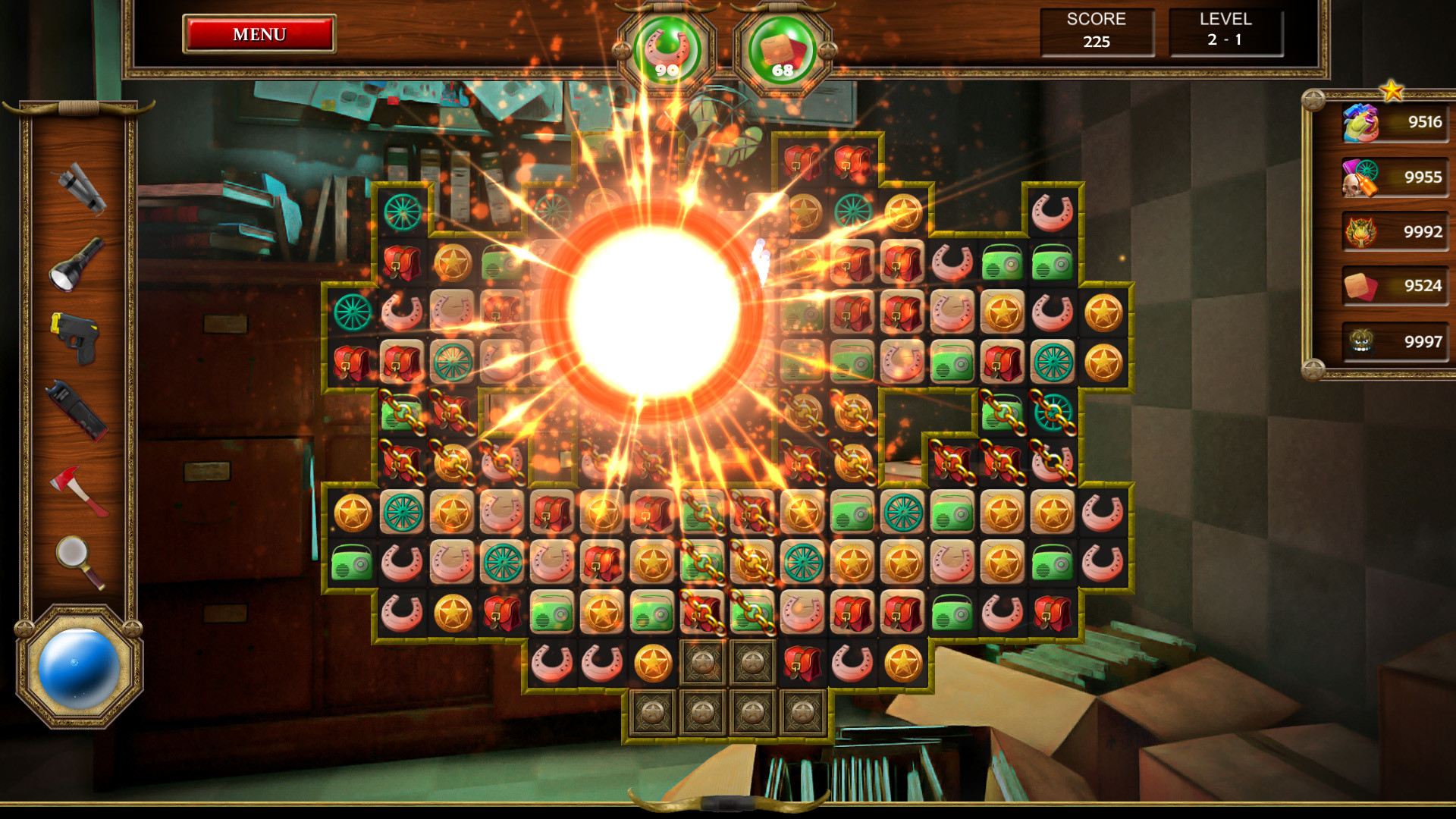The height and width of the screenshot is (819, 1456).
Task: Click the star emblem atop the right panel frame
Action: (1311, 97)
